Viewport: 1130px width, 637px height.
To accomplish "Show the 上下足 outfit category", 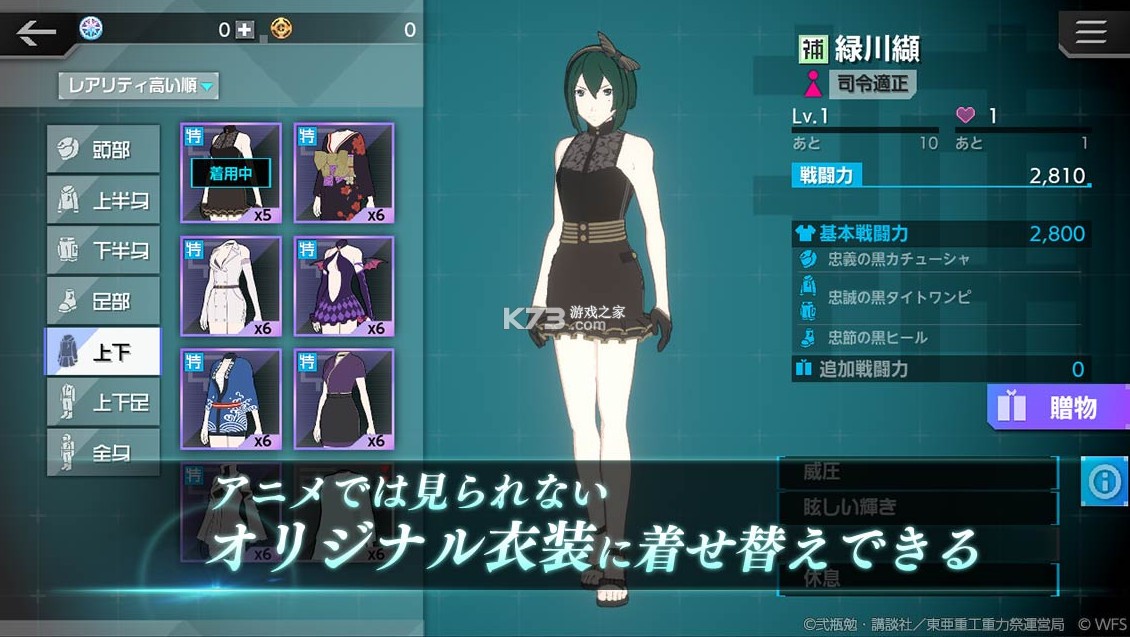I will pyautogui.click(x=103, y=402).
